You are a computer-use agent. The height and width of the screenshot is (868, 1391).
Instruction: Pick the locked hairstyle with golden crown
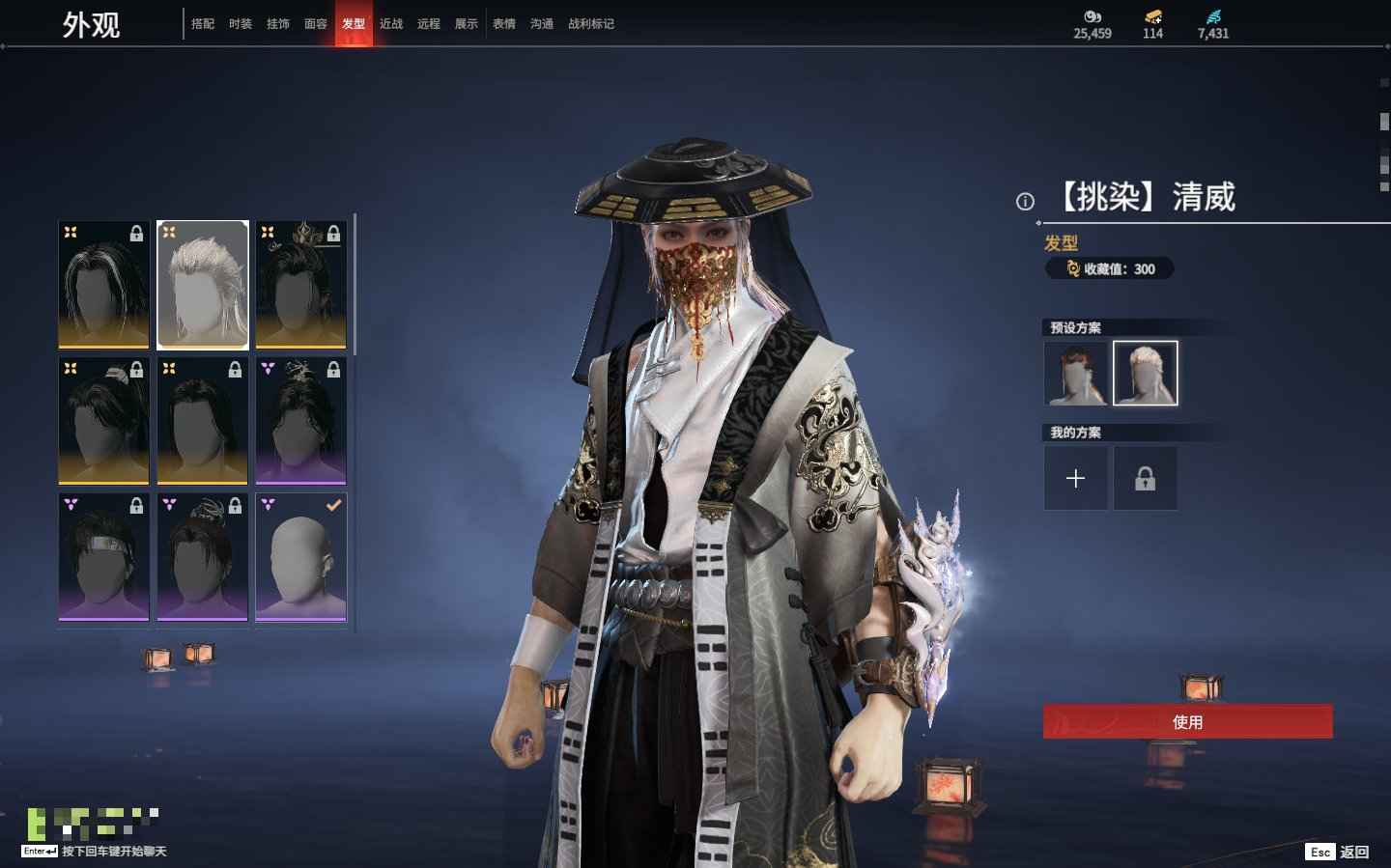300,285
